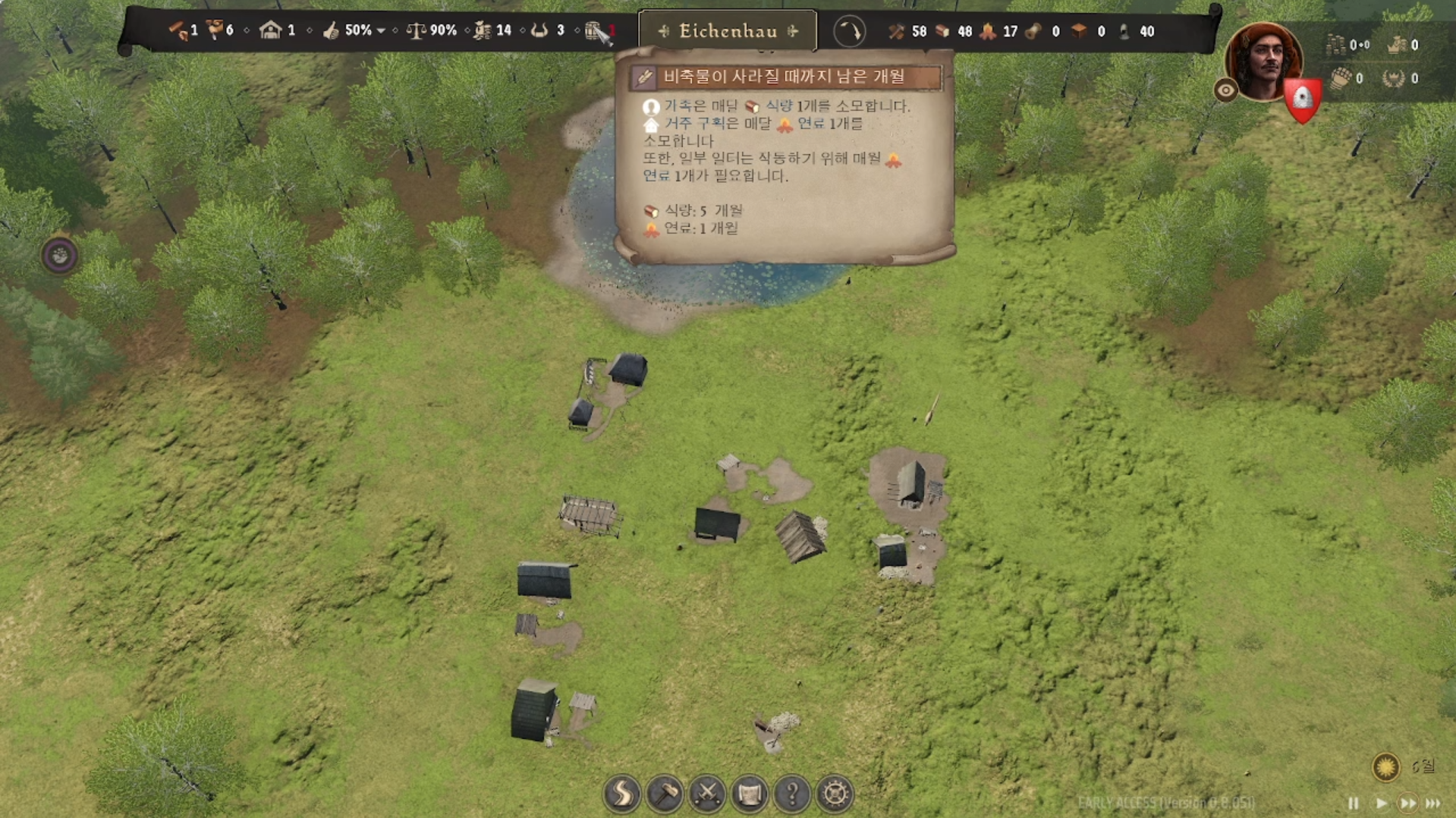
Task: Click the circular arrow beside Eichenhau
Action: pos(849,32)
